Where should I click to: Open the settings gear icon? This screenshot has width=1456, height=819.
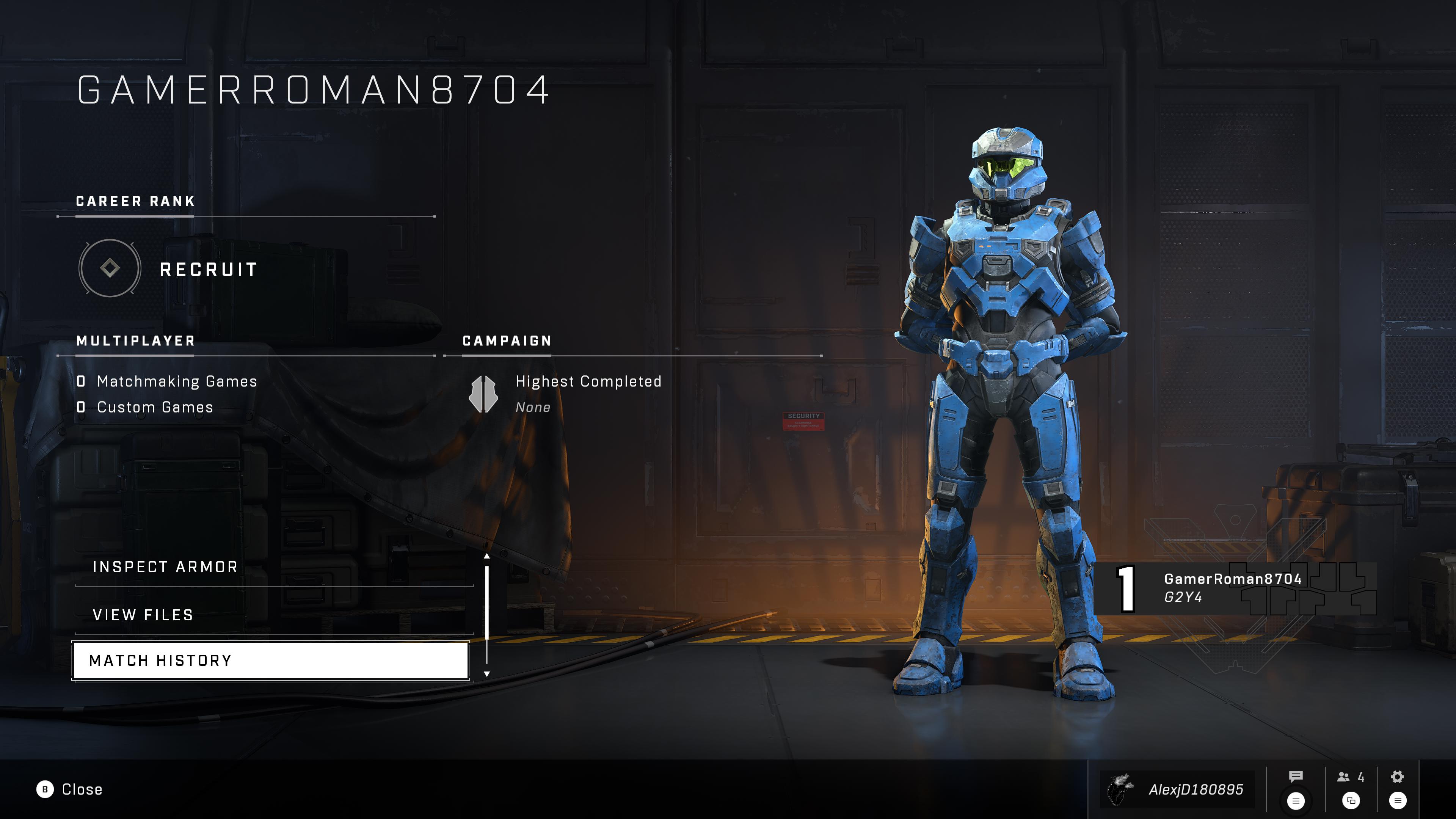coord(1397,777)
